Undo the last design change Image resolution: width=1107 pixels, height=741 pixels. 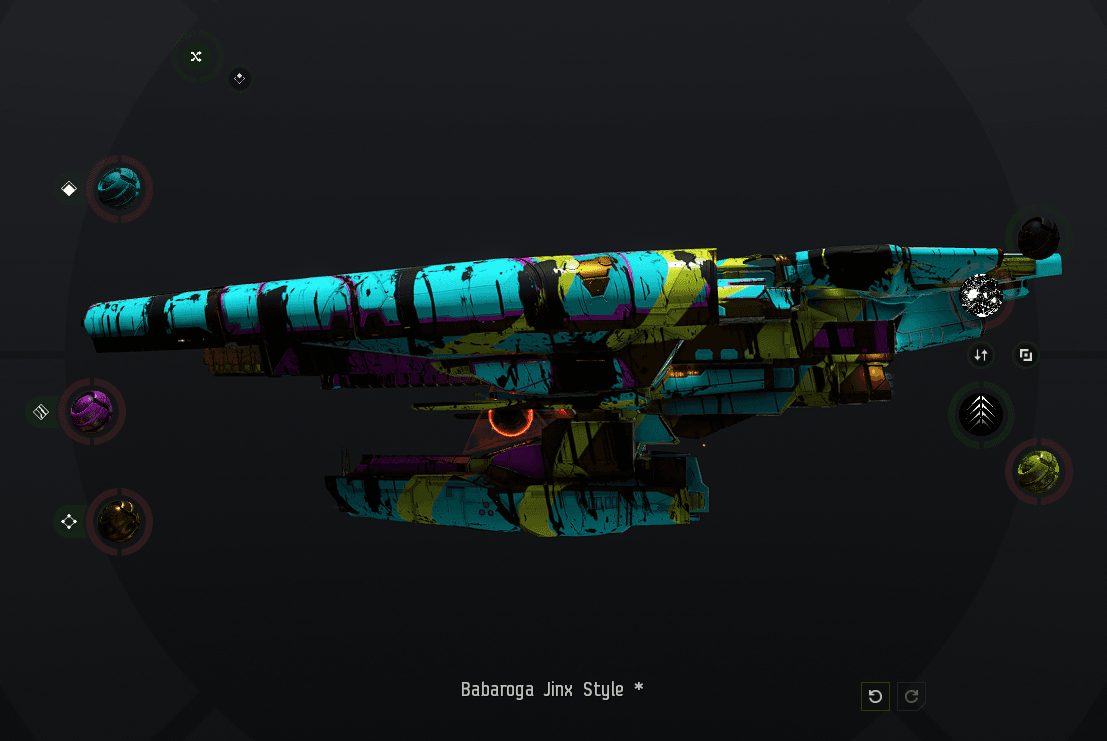coord(875,696)
